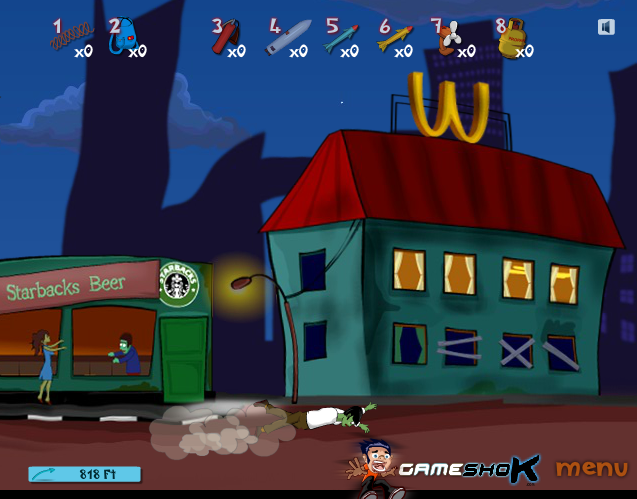This screenshot has width=637, height=499.
Task: Select the spring item in slot 1
Action: (x=64, y=38)
